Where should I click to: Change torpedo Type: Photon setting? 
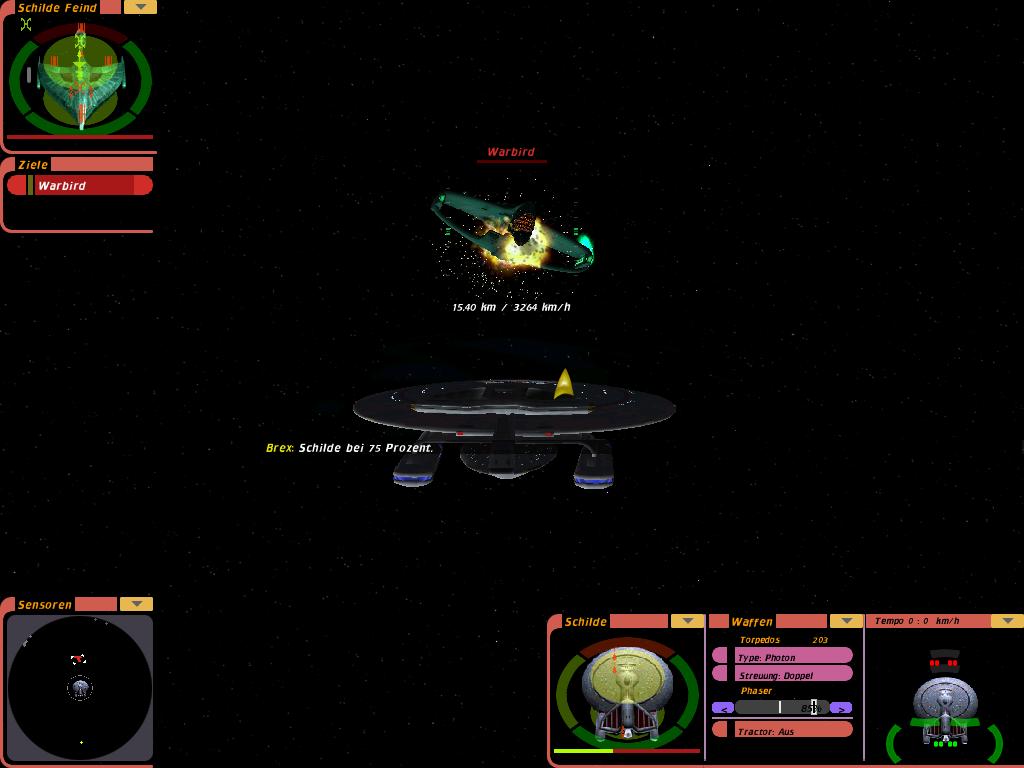click(x=785, y=656)
